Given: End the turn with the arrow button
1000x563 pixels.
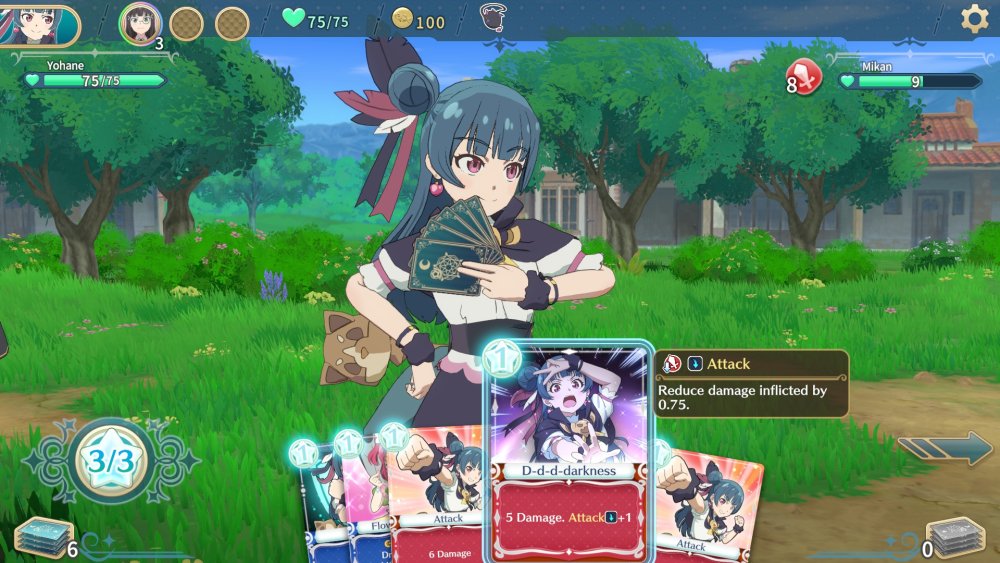Looking at the screenshot, I should pos(945,449).
